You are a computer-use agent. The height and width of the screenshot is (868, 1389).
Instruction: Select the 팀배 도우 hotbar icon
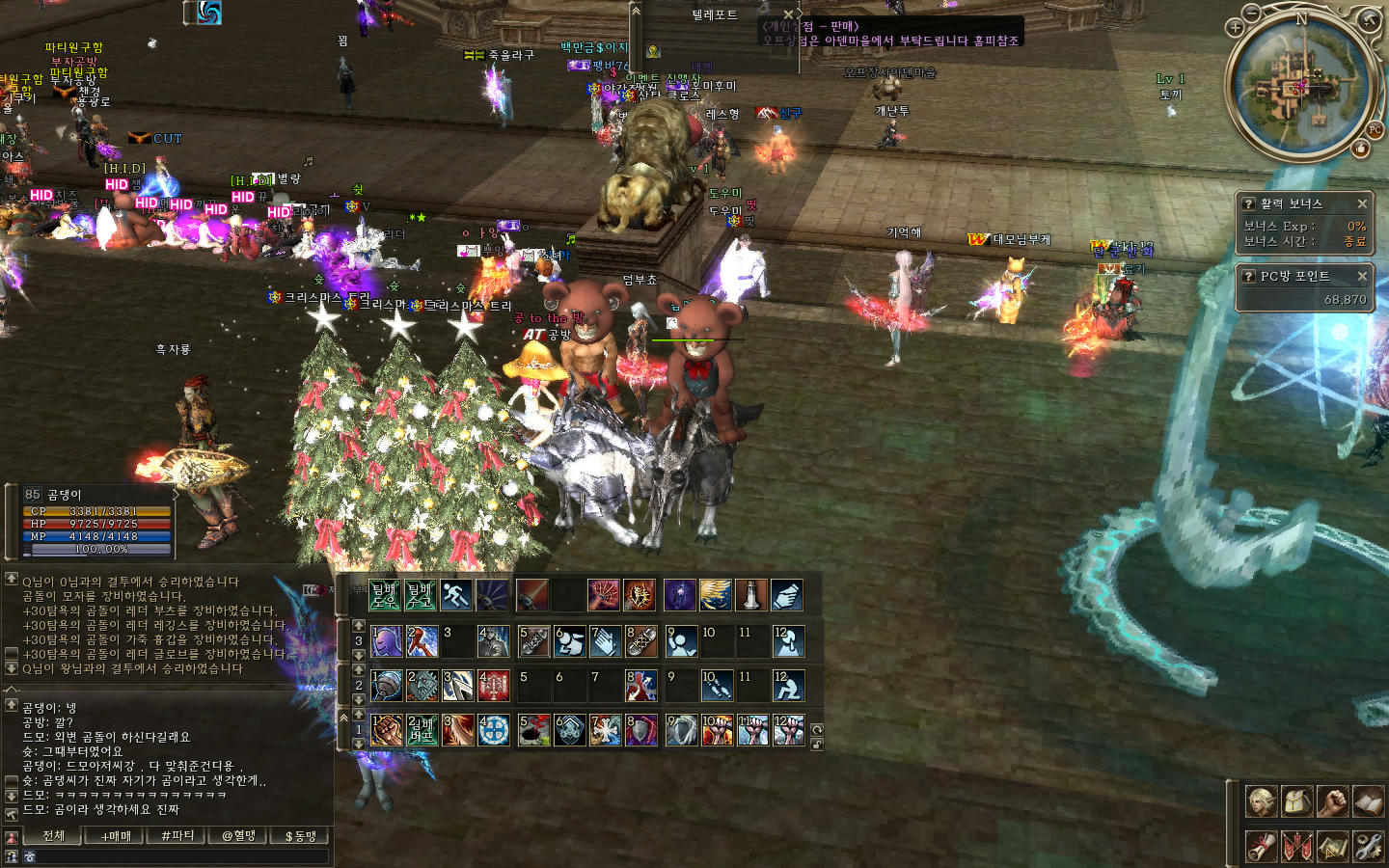point(385,595)
